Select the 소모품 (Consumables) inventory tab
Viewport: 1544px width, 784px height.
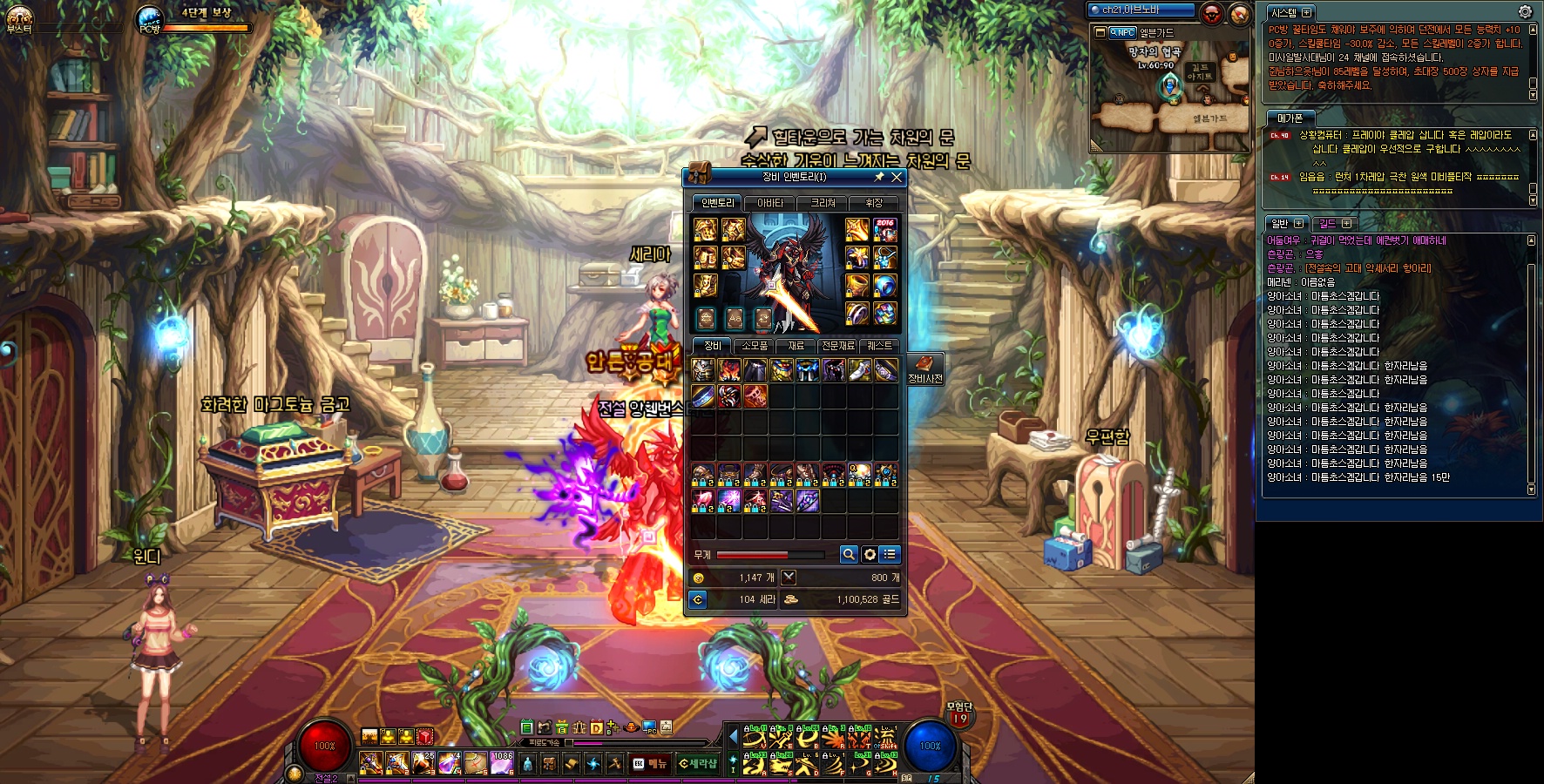tap(755, 346)
